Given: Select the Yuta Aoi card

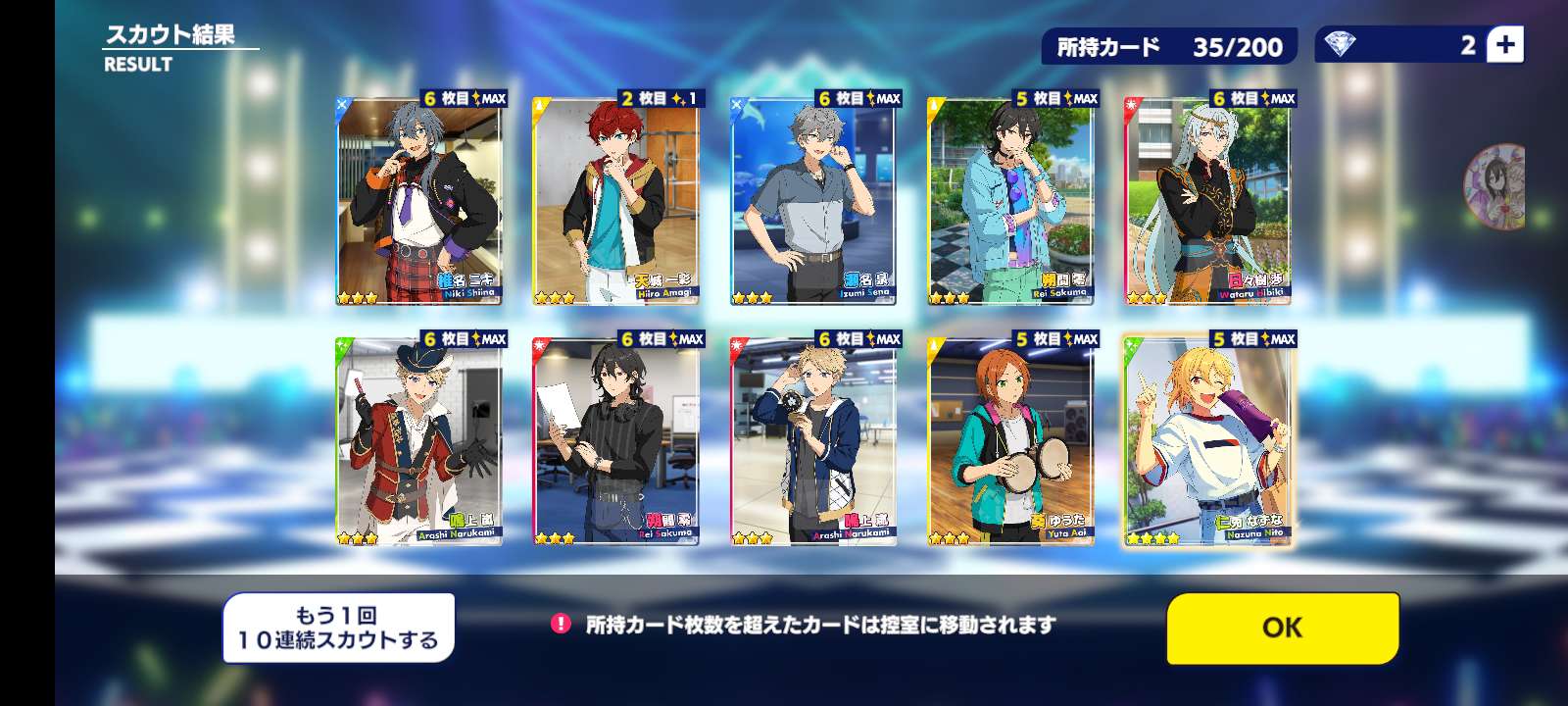Looking at the screenshot, I should (1009, 441).
